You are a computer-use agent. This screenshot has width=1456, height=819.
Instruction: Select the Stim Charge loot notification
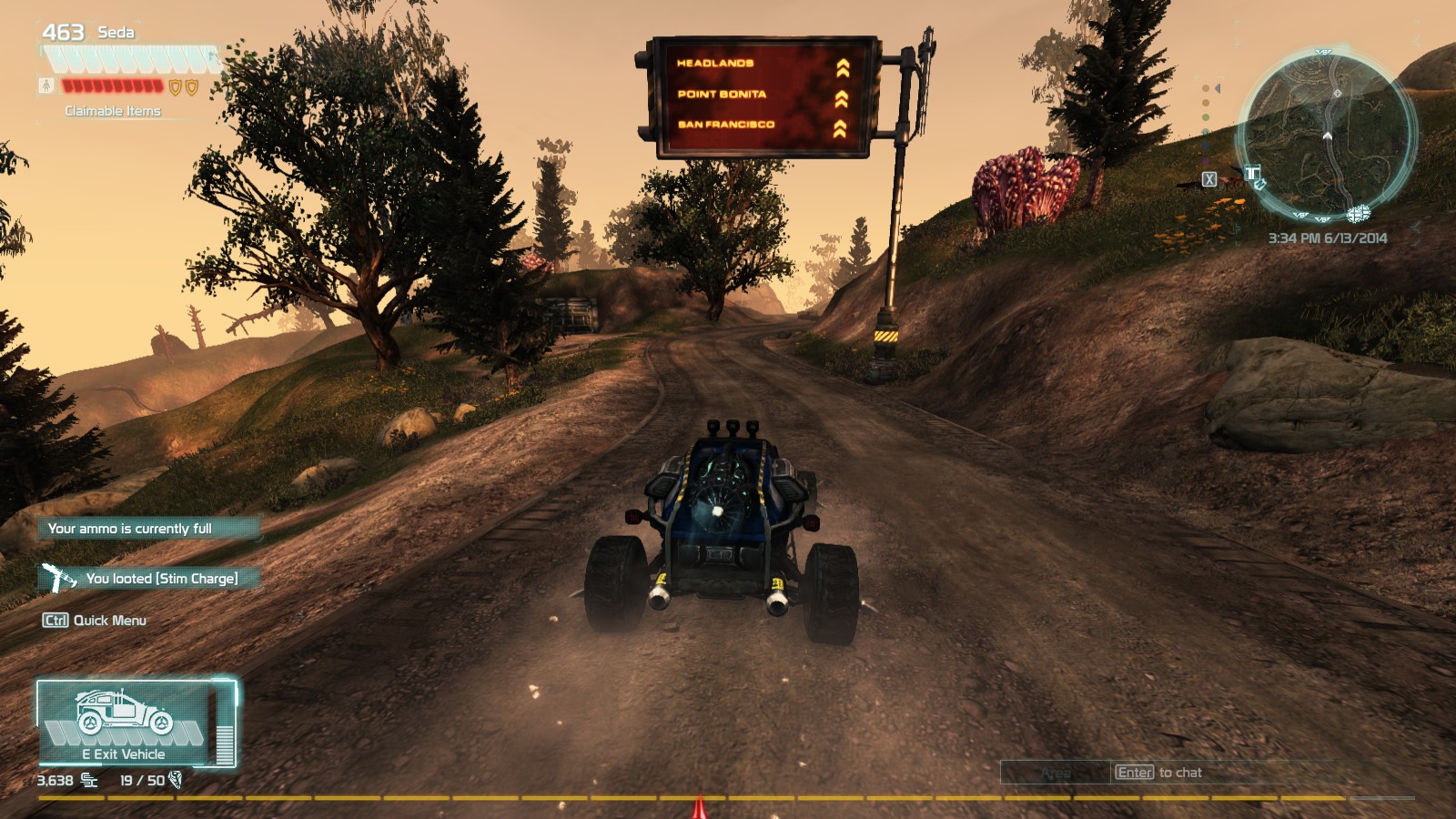[150, 578]
